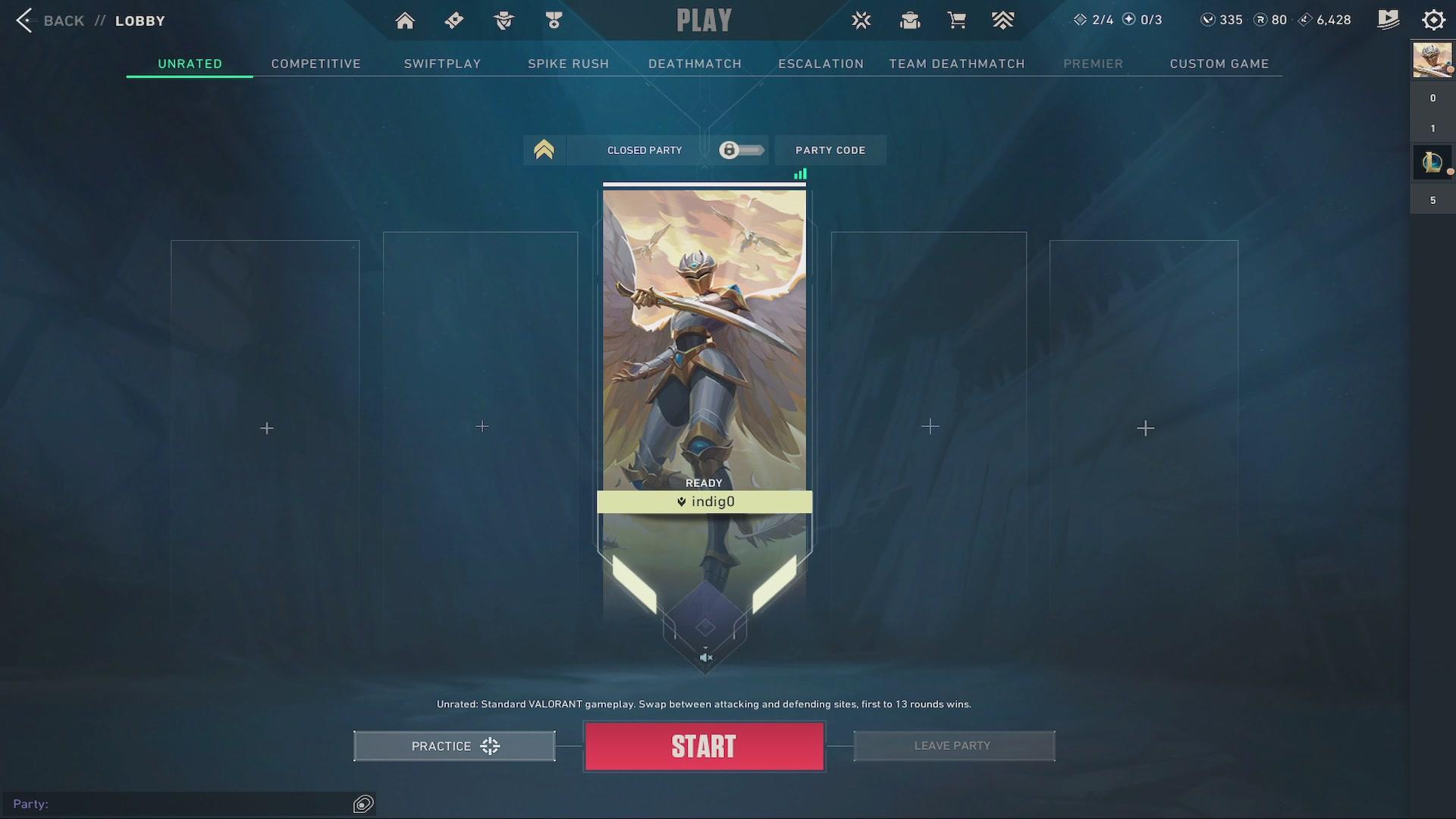
Task: Toggle the voice chat icon beside Party bar
Action: point(363,804)
